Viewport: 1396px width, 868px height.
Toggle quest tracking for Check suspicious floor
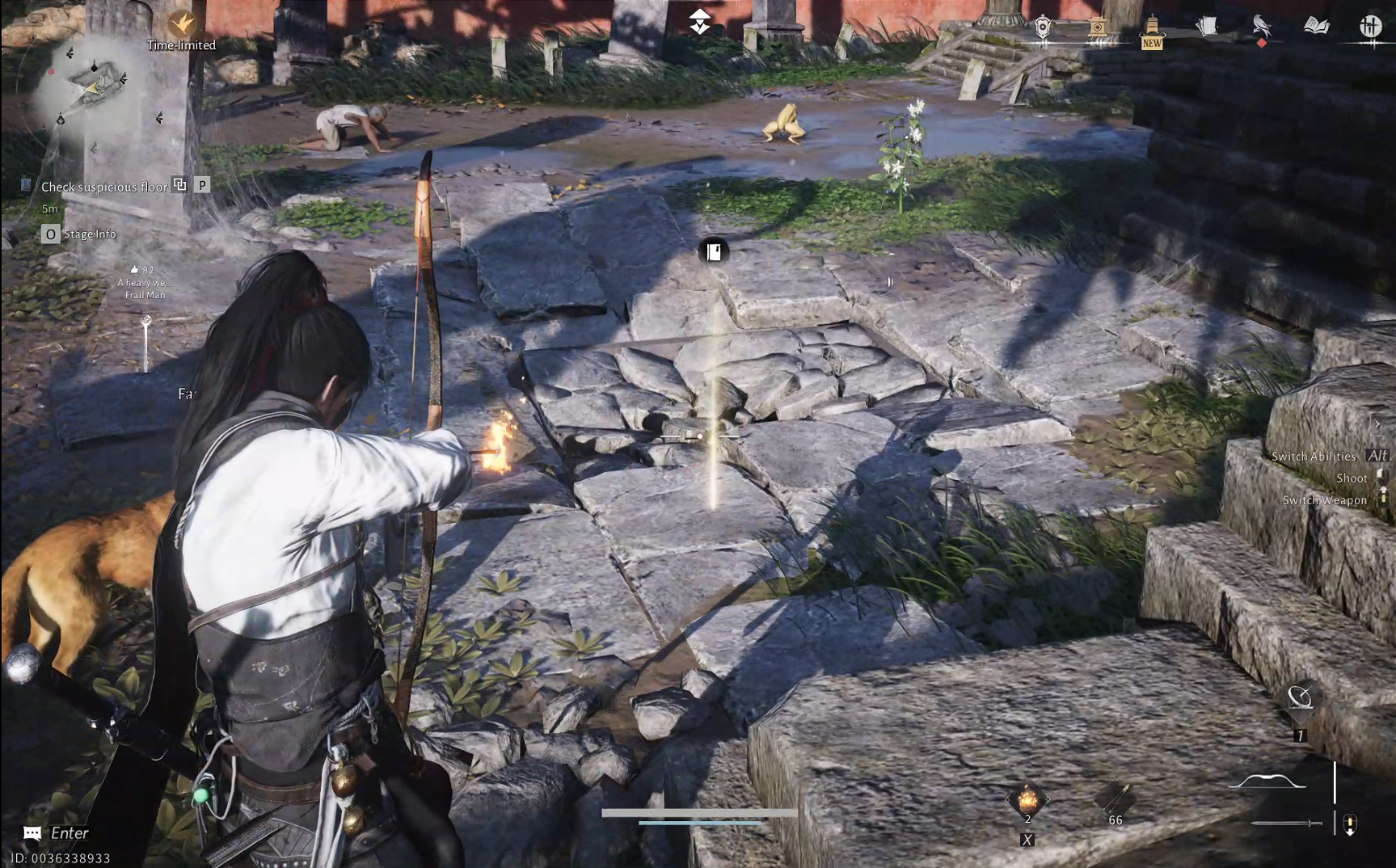tap(179, 186)
